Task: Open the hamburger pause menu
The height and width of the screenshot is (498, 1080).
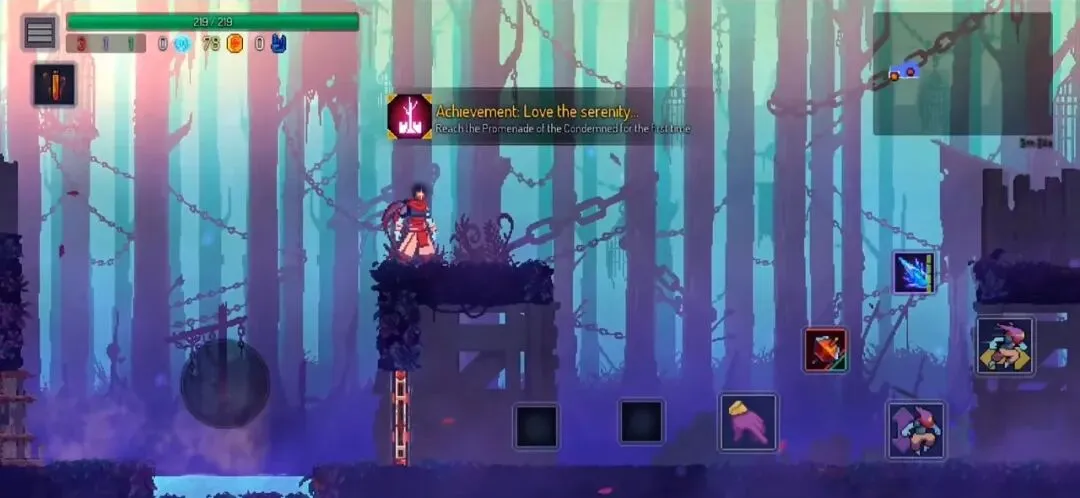Action: 40,32
